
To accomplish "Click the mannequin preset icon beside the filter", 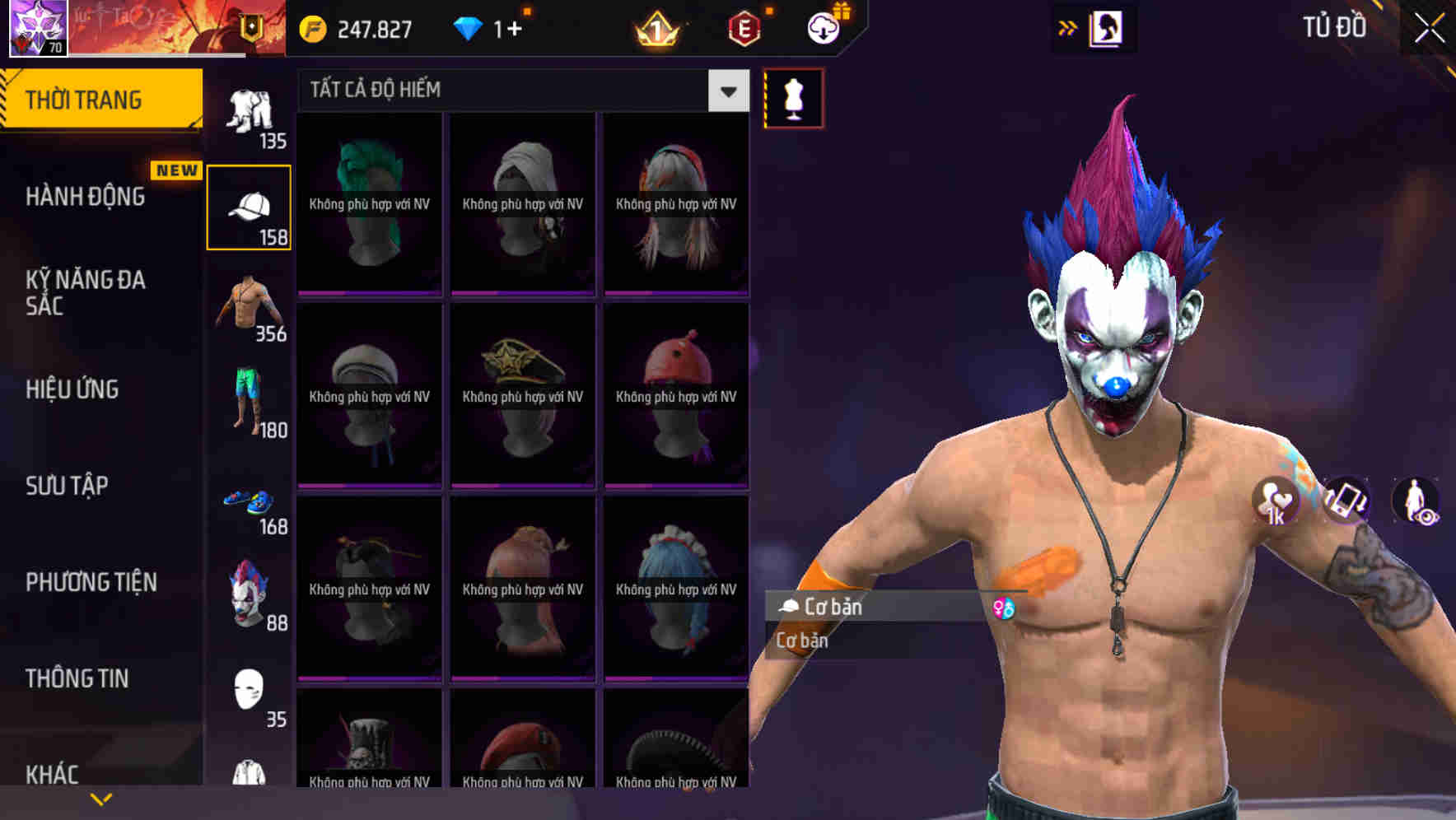I will coord(792,96).
